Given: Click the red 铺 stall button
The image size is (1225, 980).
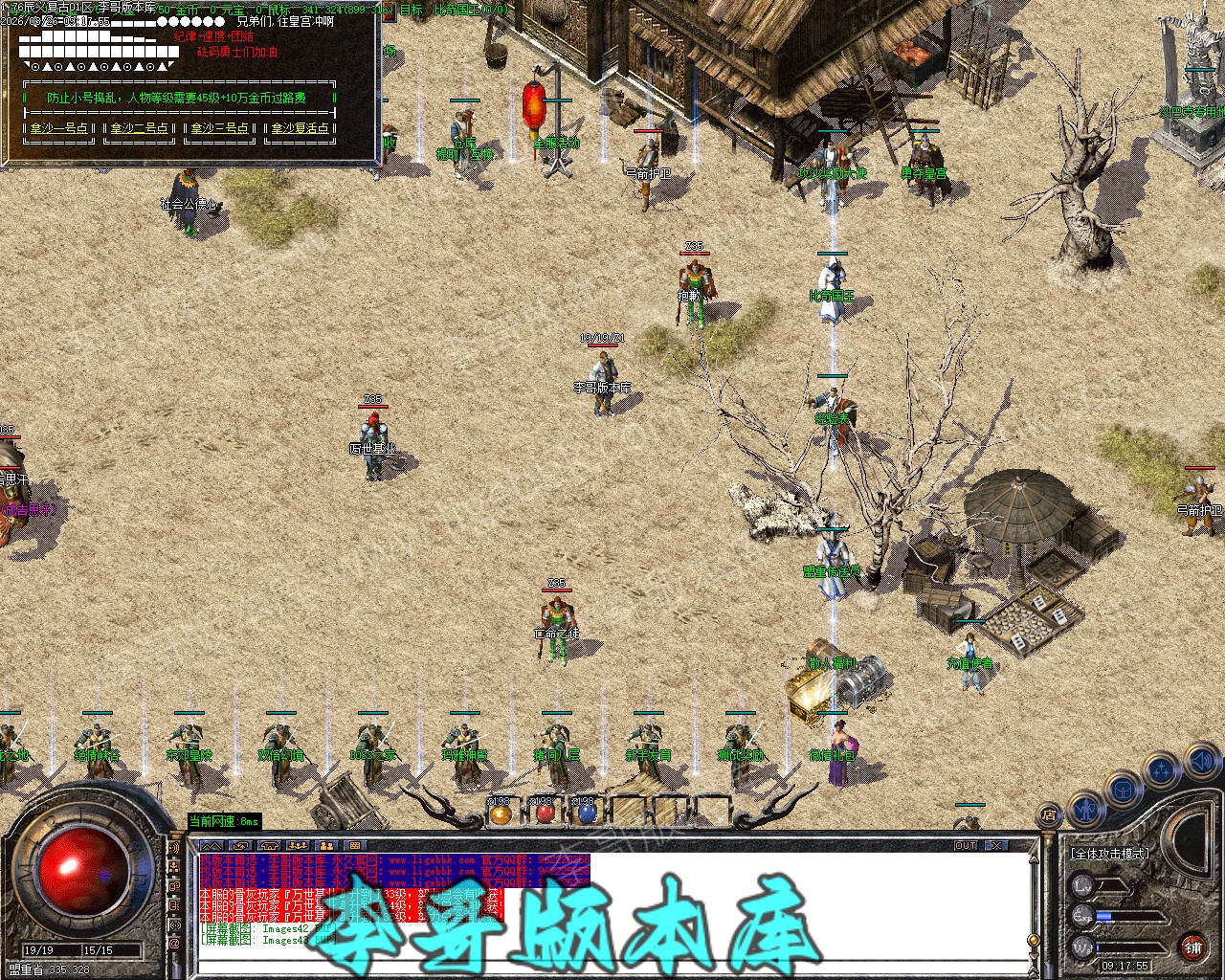Looking at the screenshot, I should tap(1192, 947).
